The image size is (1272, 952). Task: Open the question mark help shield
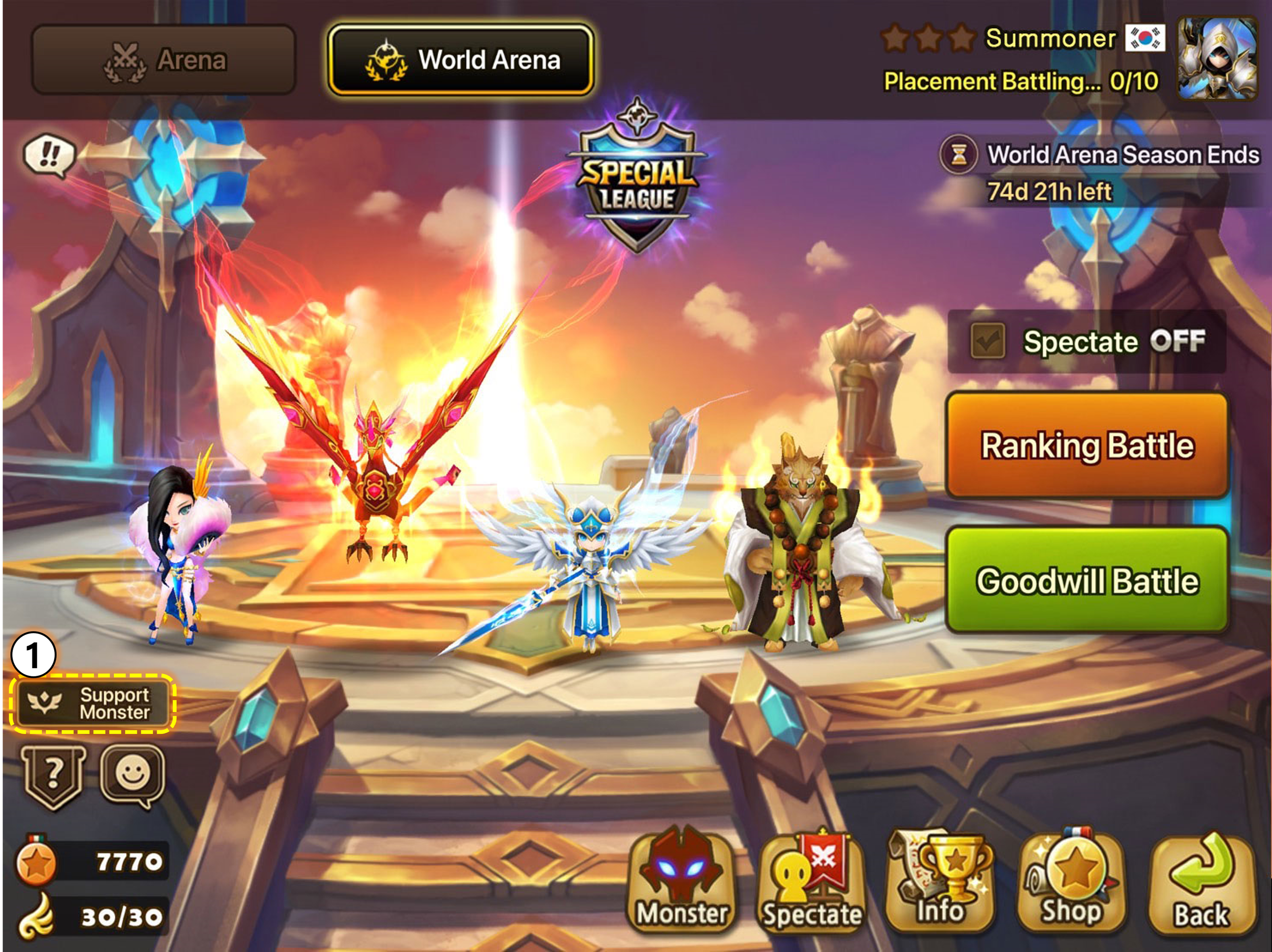53,776
